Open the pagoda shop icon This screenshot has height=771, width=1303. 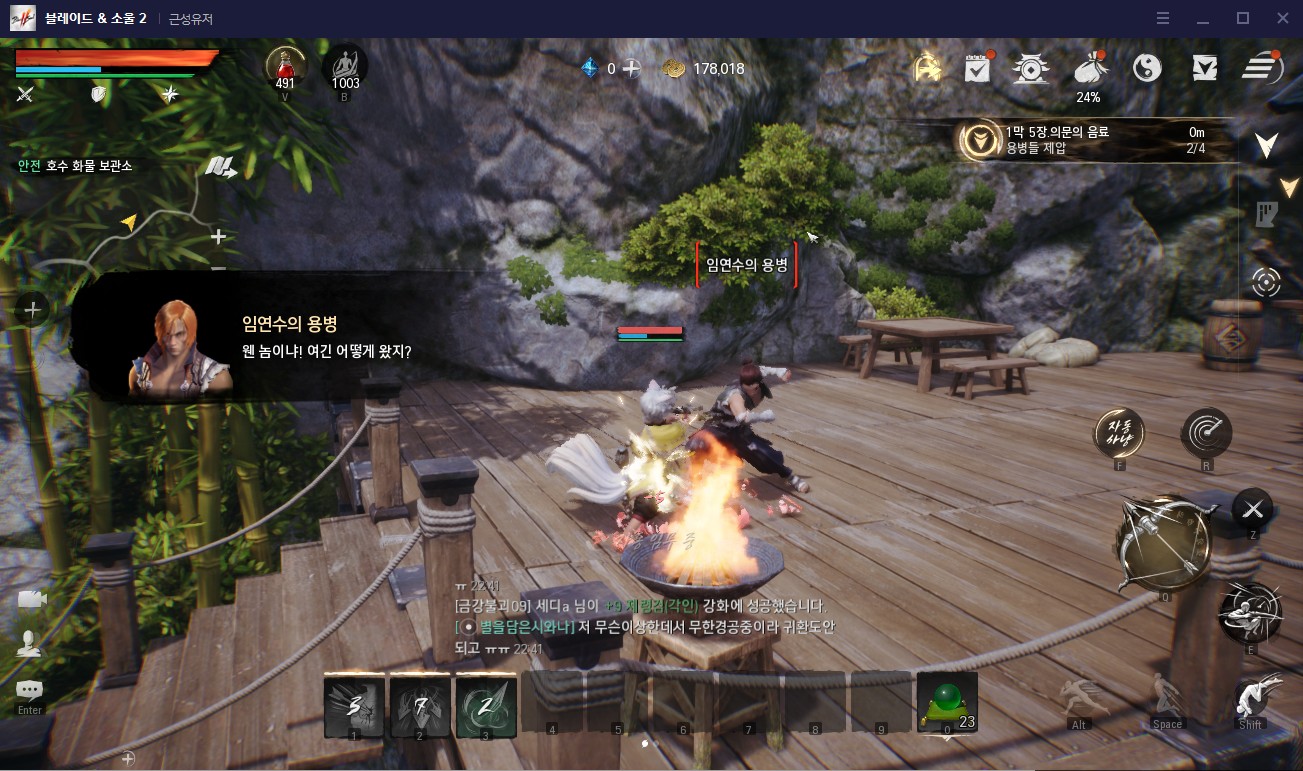(1030, 68)
